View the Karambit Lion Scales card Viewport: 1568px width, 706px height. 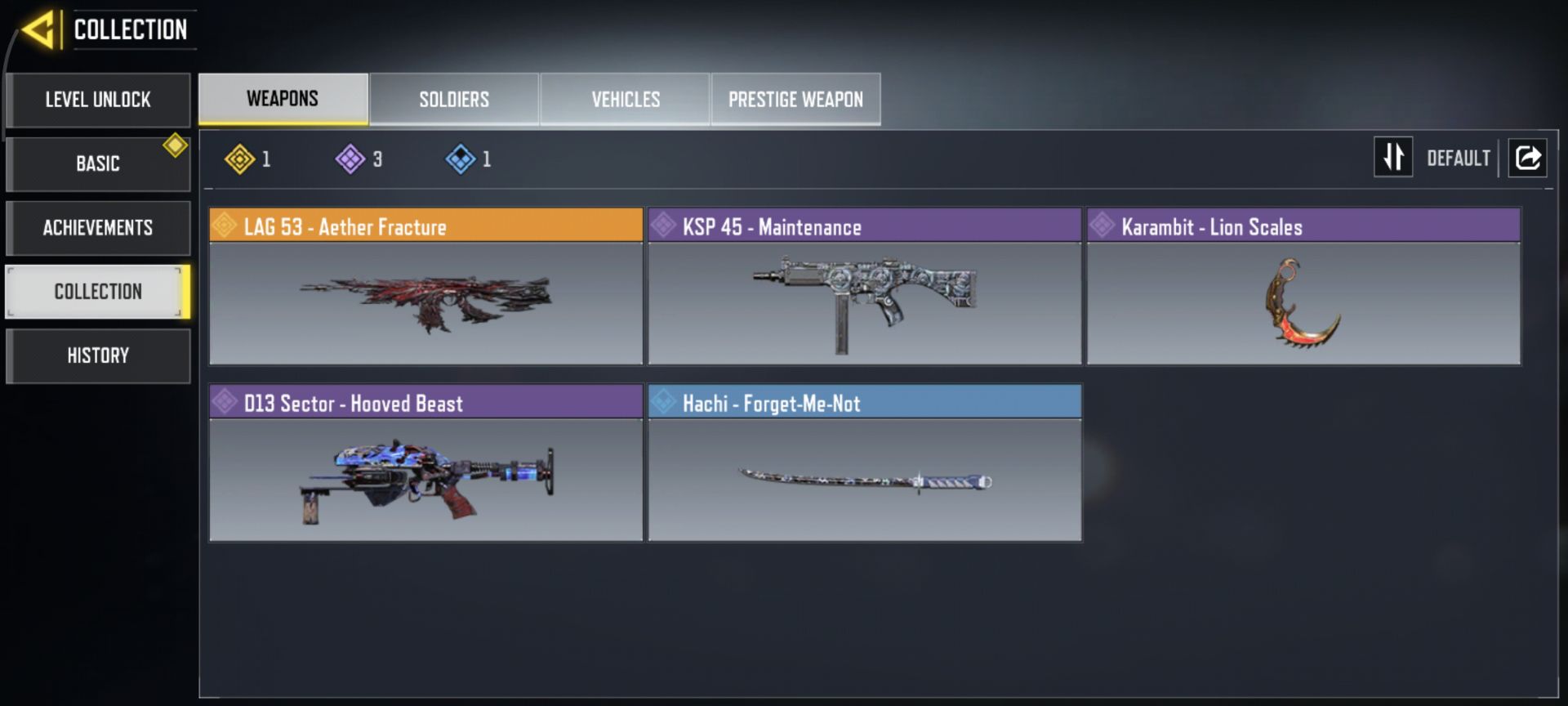click(1303, 287)
